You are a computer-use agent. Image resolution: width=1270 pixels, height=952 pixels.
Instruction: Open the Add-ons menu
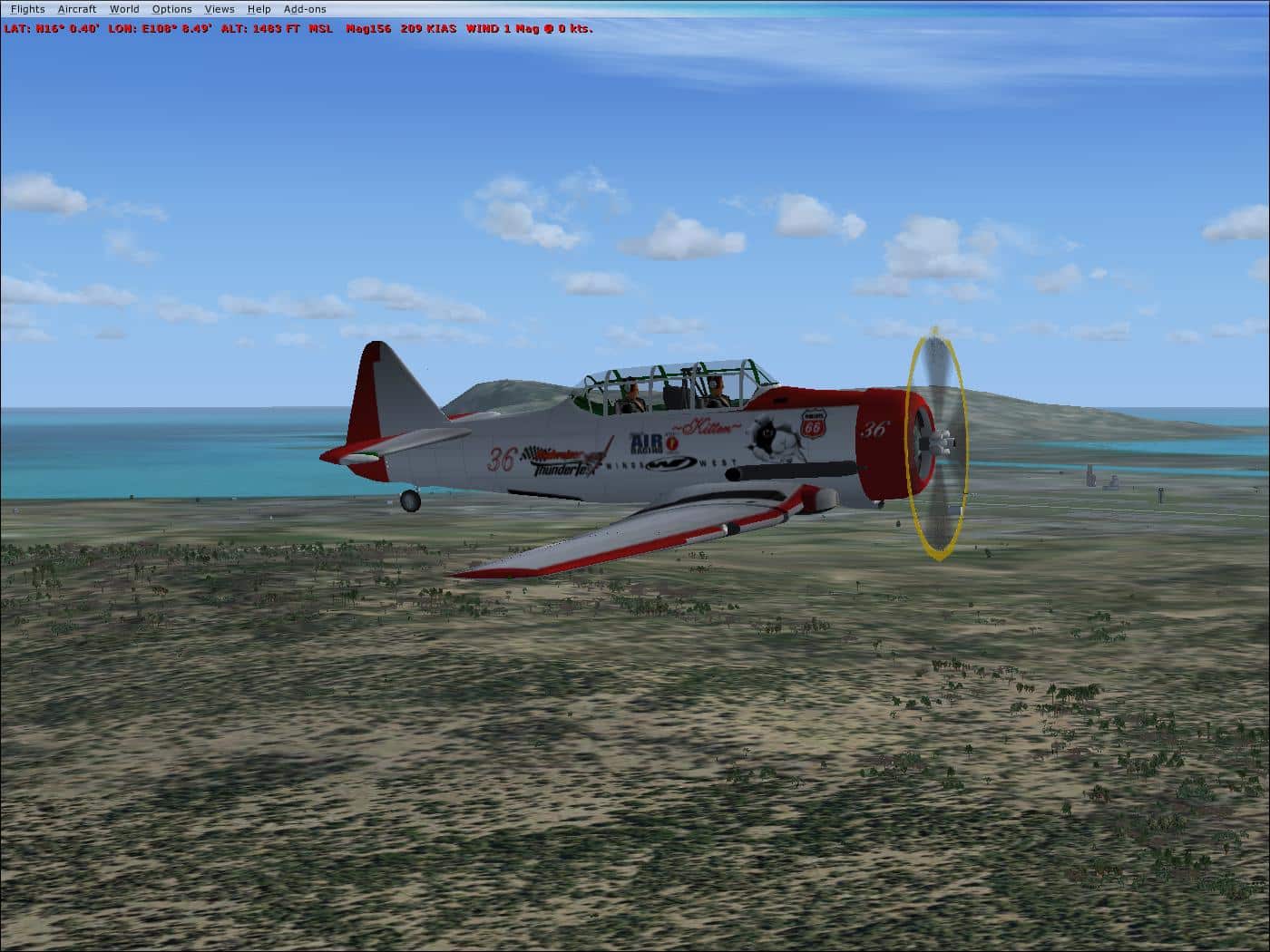coord(305,8)
